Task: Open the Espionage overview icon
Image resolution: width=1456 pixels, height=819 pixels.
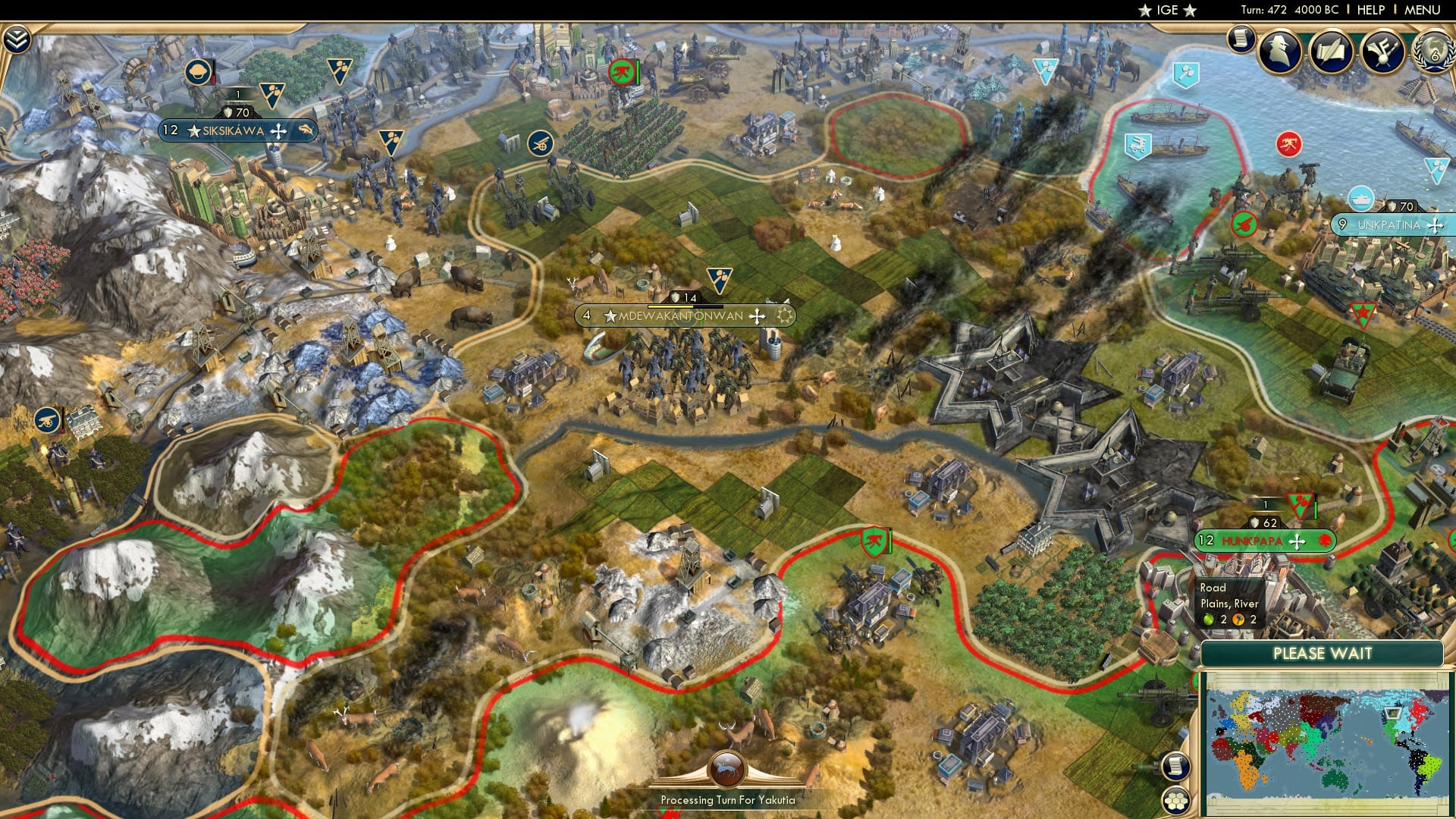Action: 1280,51
